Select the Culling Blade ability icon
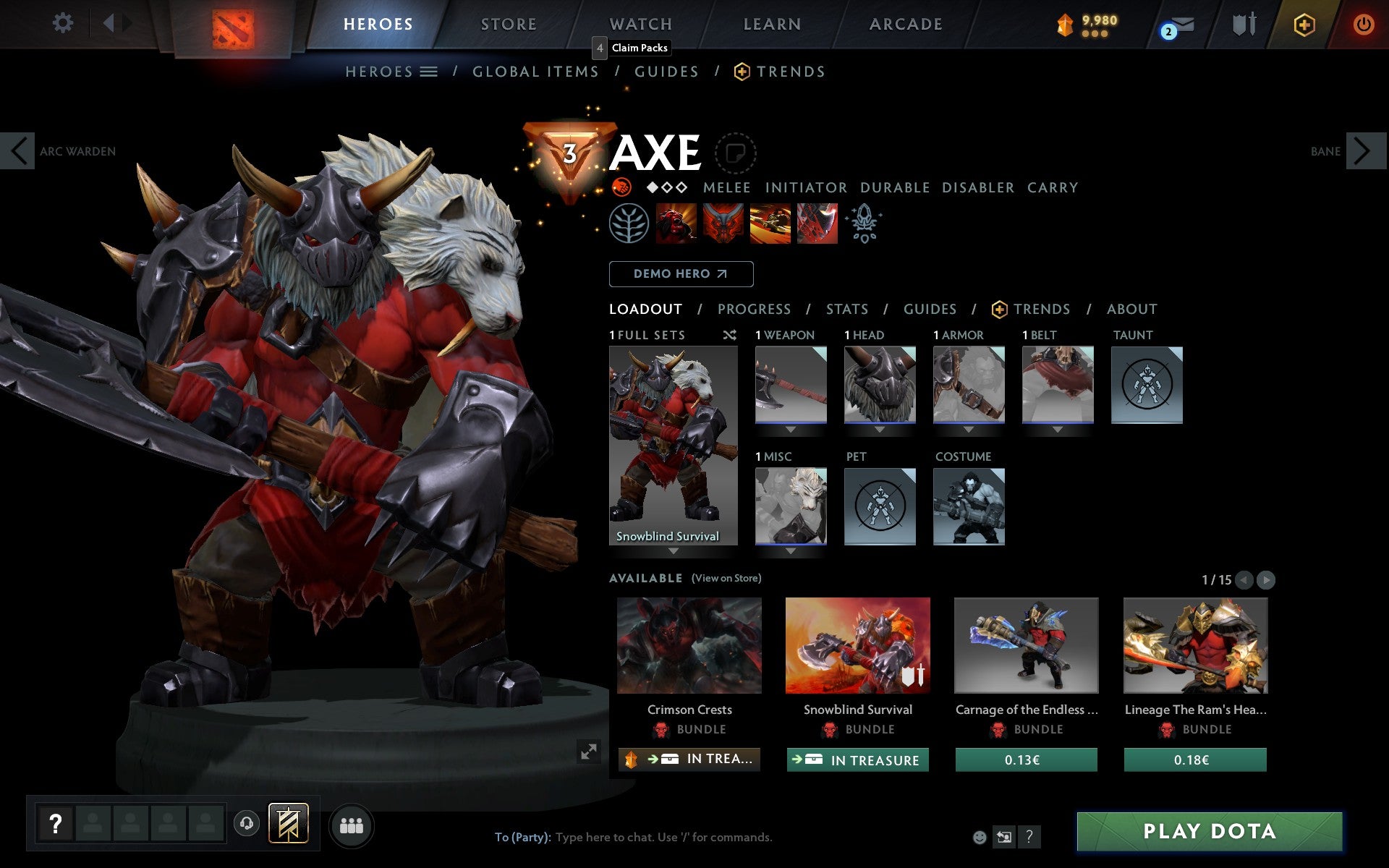The image size is (1389, 868). tap(817, 224)
